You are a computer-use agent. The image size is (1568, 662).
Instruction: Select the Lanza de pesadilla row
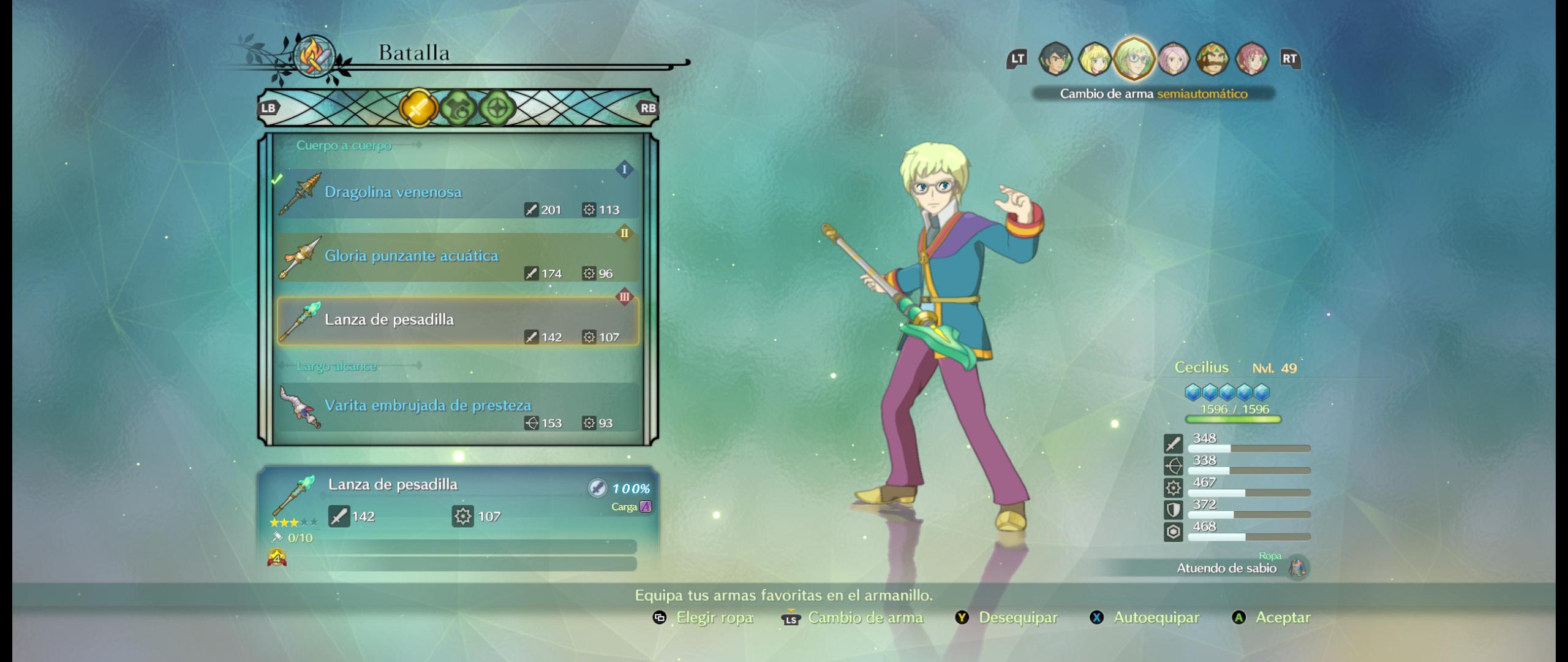457,321
